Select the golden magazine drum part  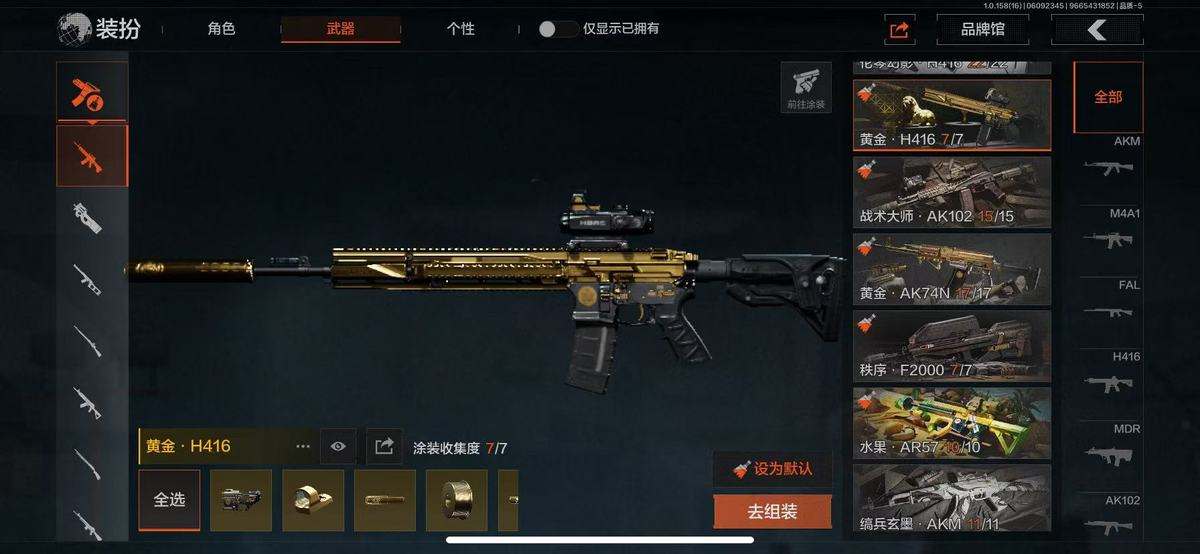click(x=457, y=500)
